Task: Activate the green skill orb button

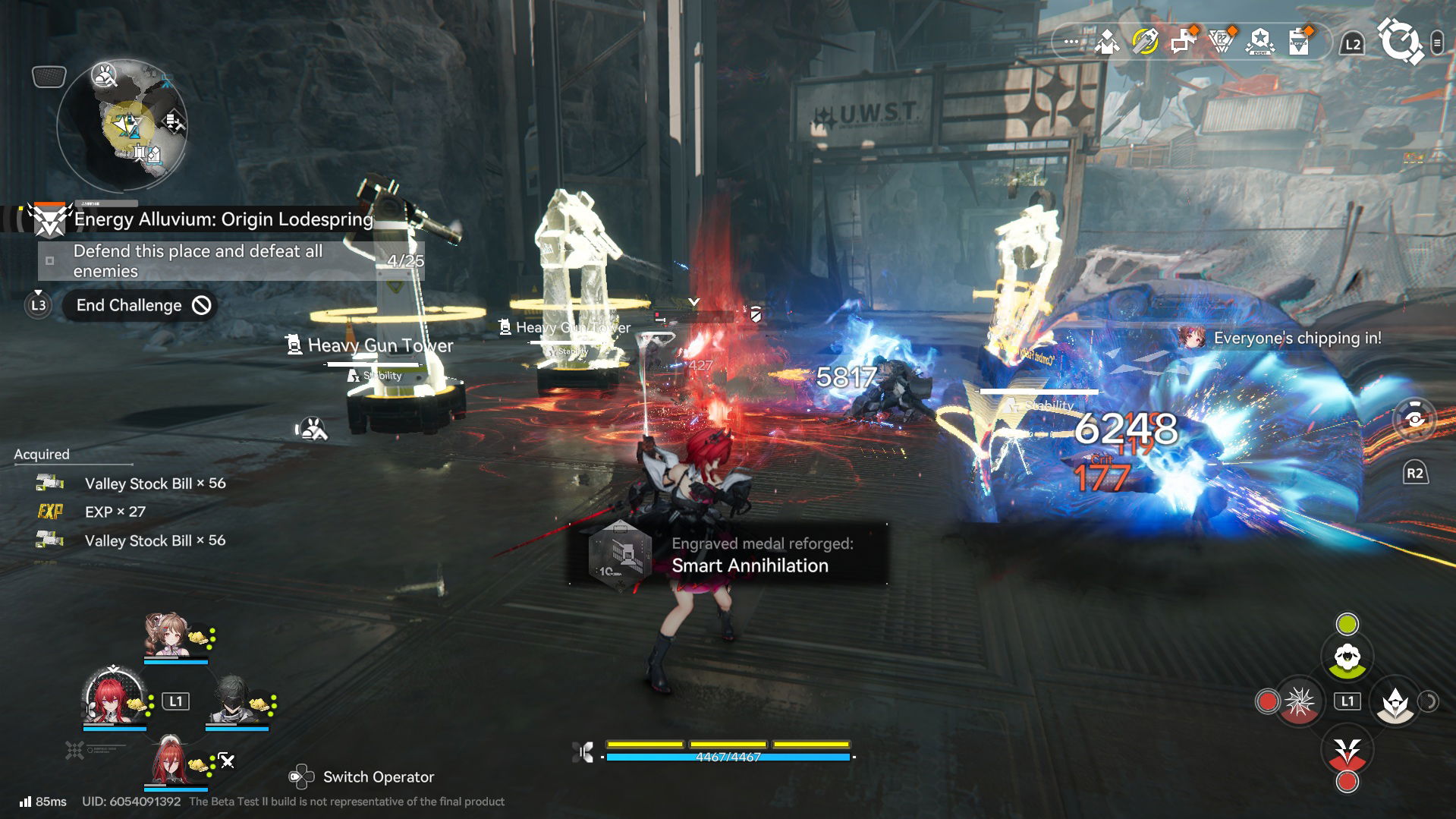Action: (x=1349, y=622)
